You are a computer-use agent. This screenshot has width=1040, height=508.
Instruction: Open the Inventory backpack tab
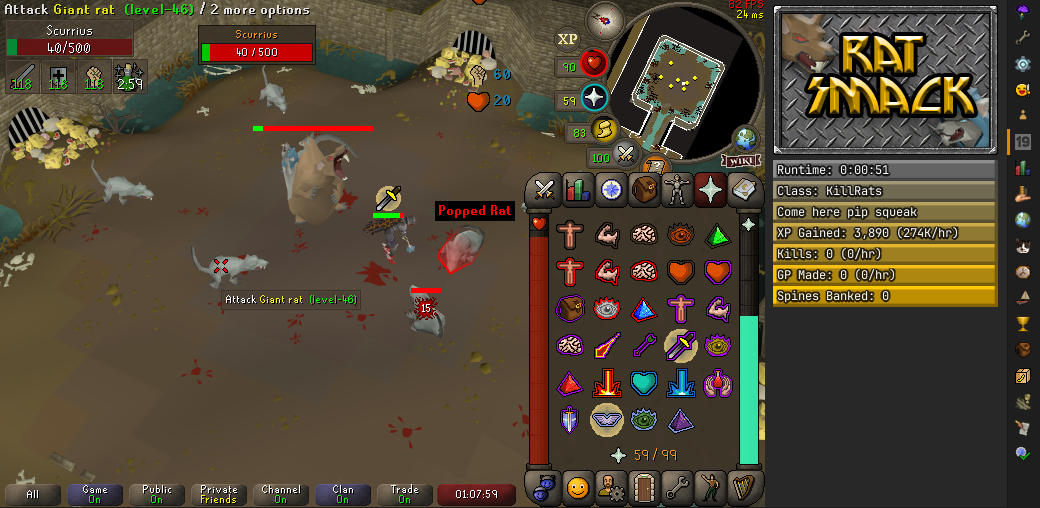pyautogui.click(x=645, y=188)
